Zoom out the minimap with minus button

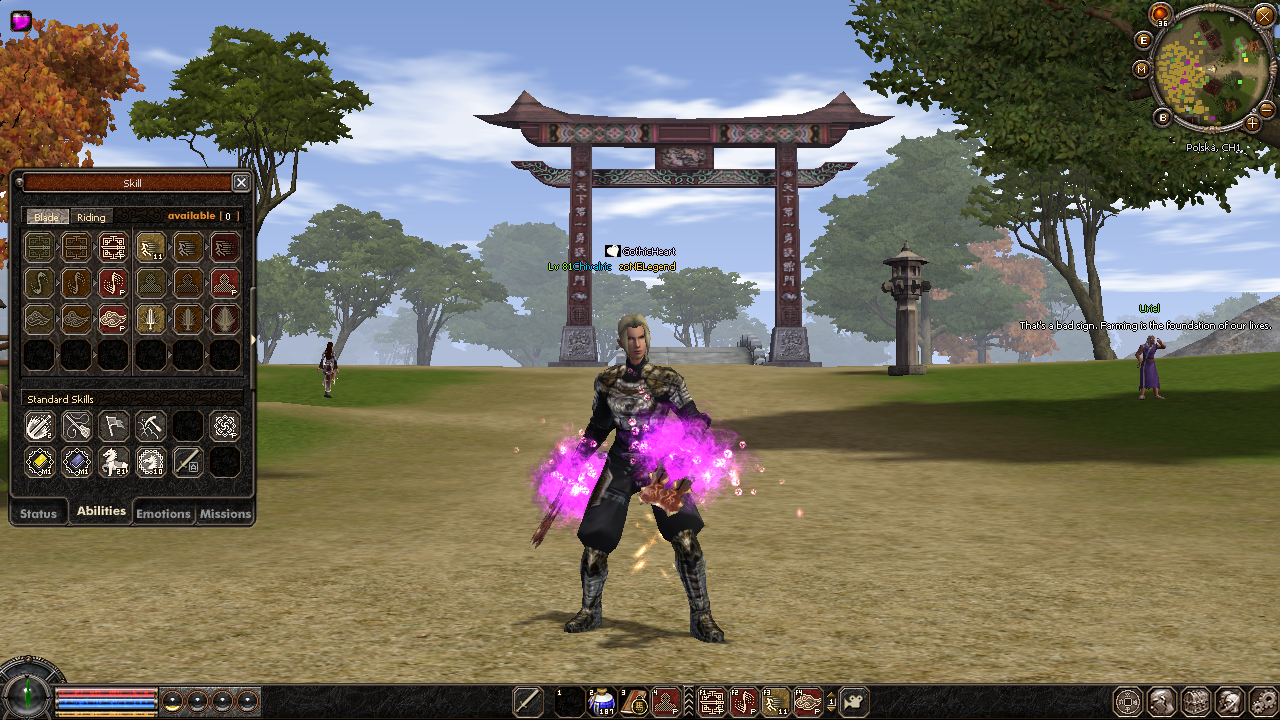click(1265, 109)
